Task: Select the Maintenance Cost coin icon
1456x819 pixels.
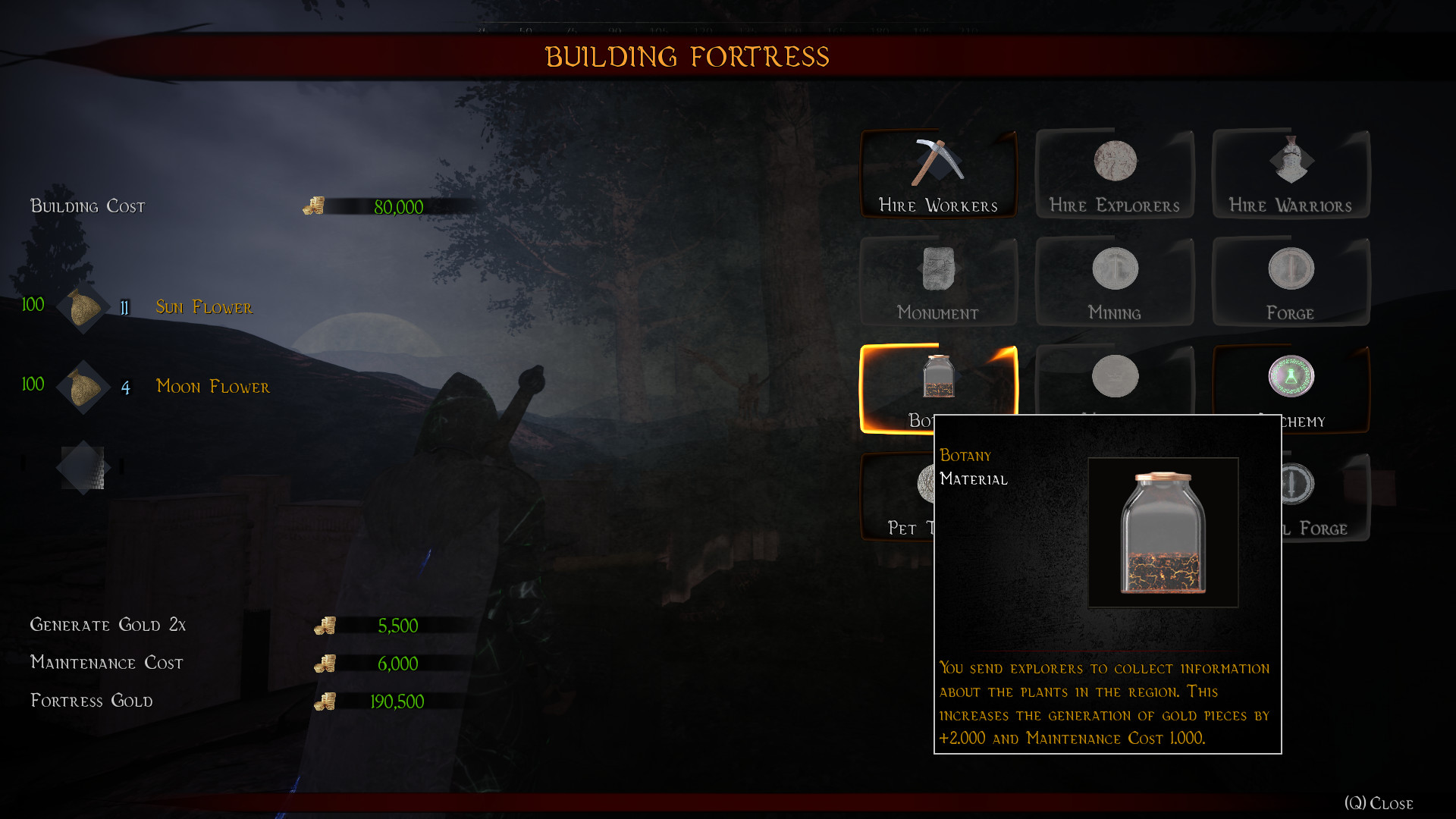Action: pyautogui.click(x=326, y=664)
